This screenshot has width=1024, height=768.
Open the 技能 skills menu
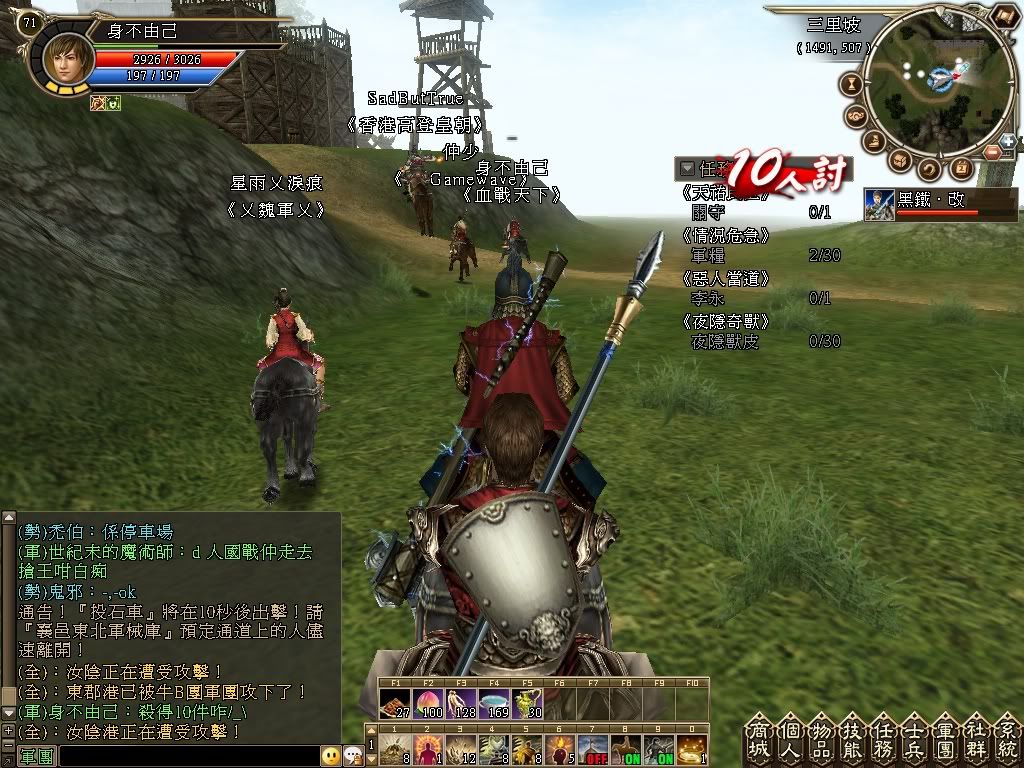point(853,740)
